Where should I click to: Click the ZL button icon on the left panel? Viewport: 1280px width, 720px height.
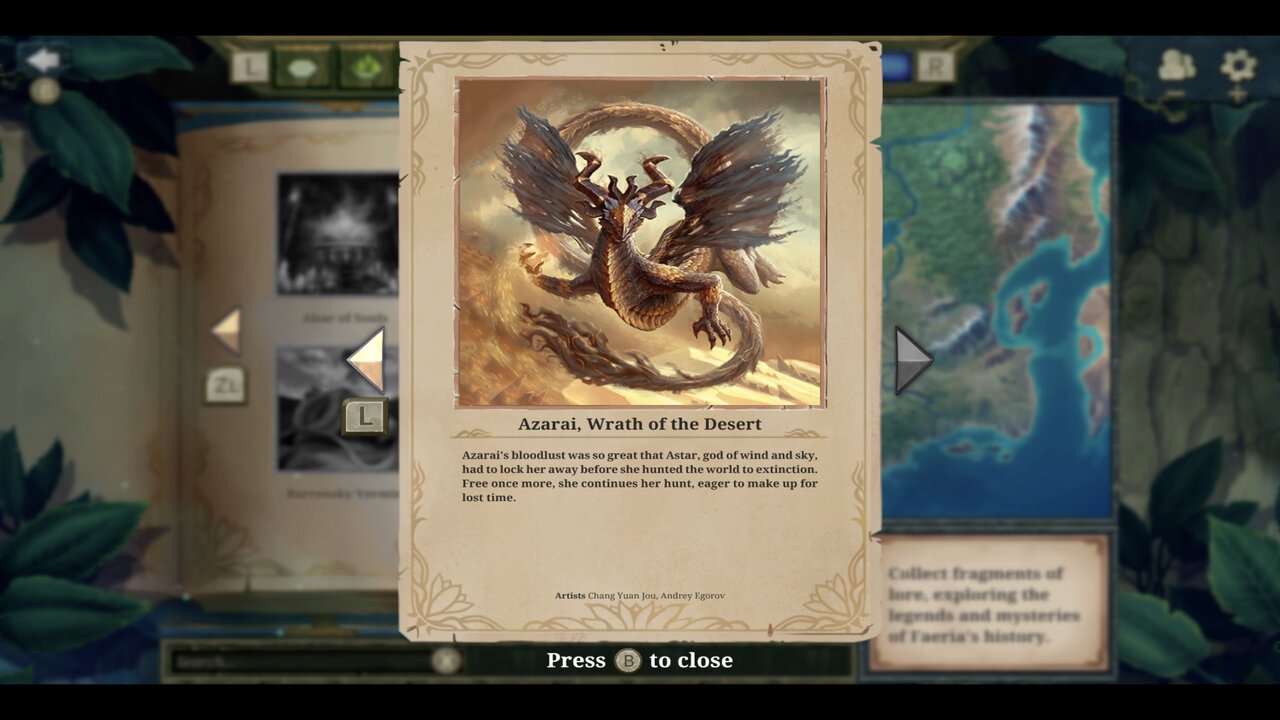(225, 388)
